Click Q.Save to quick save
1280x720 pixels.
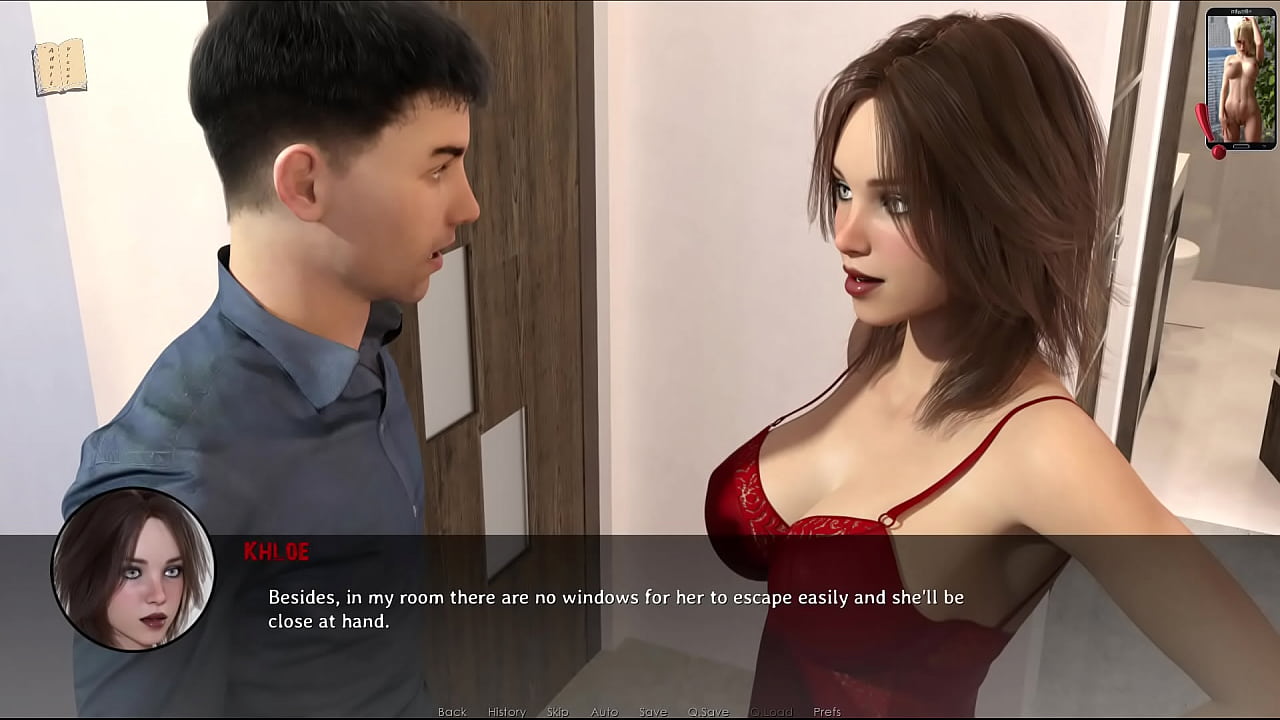point(708,712)
